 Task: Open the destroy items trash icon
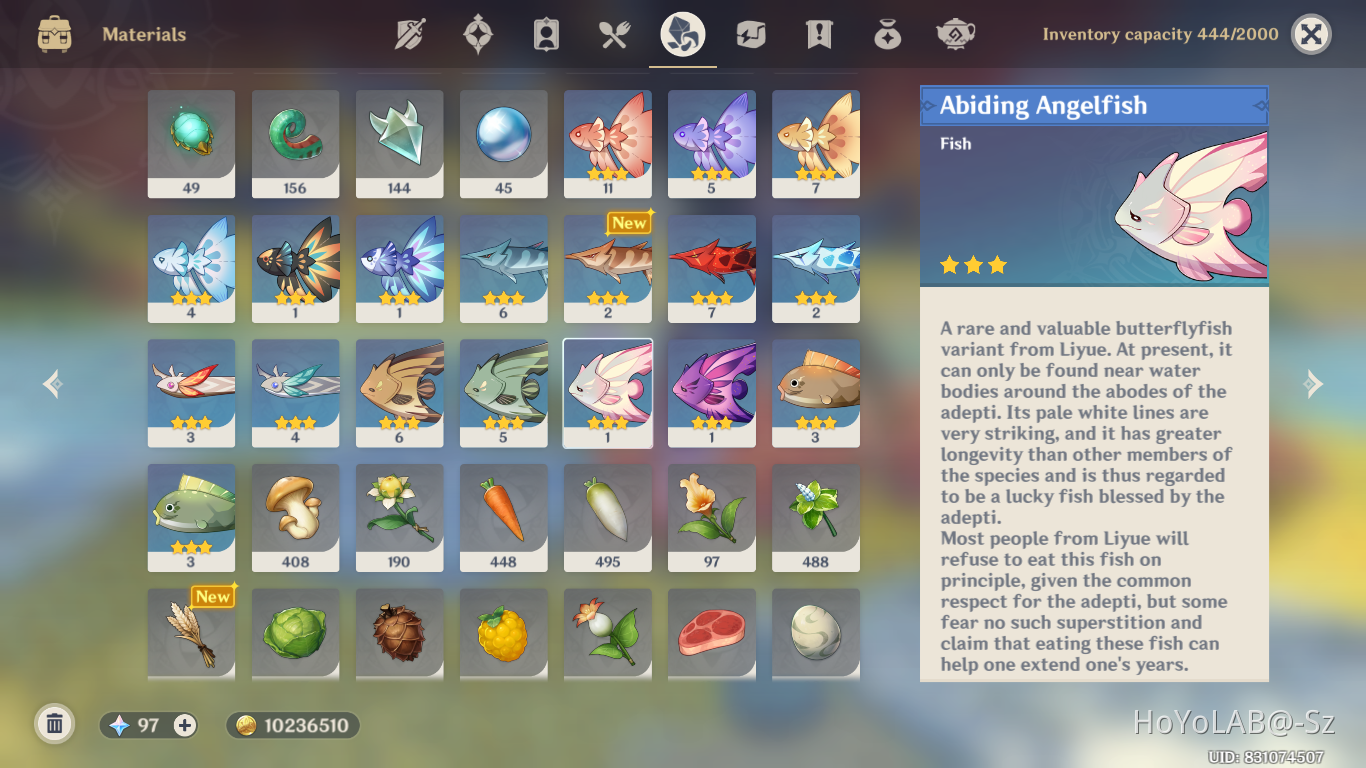point(55,722)
